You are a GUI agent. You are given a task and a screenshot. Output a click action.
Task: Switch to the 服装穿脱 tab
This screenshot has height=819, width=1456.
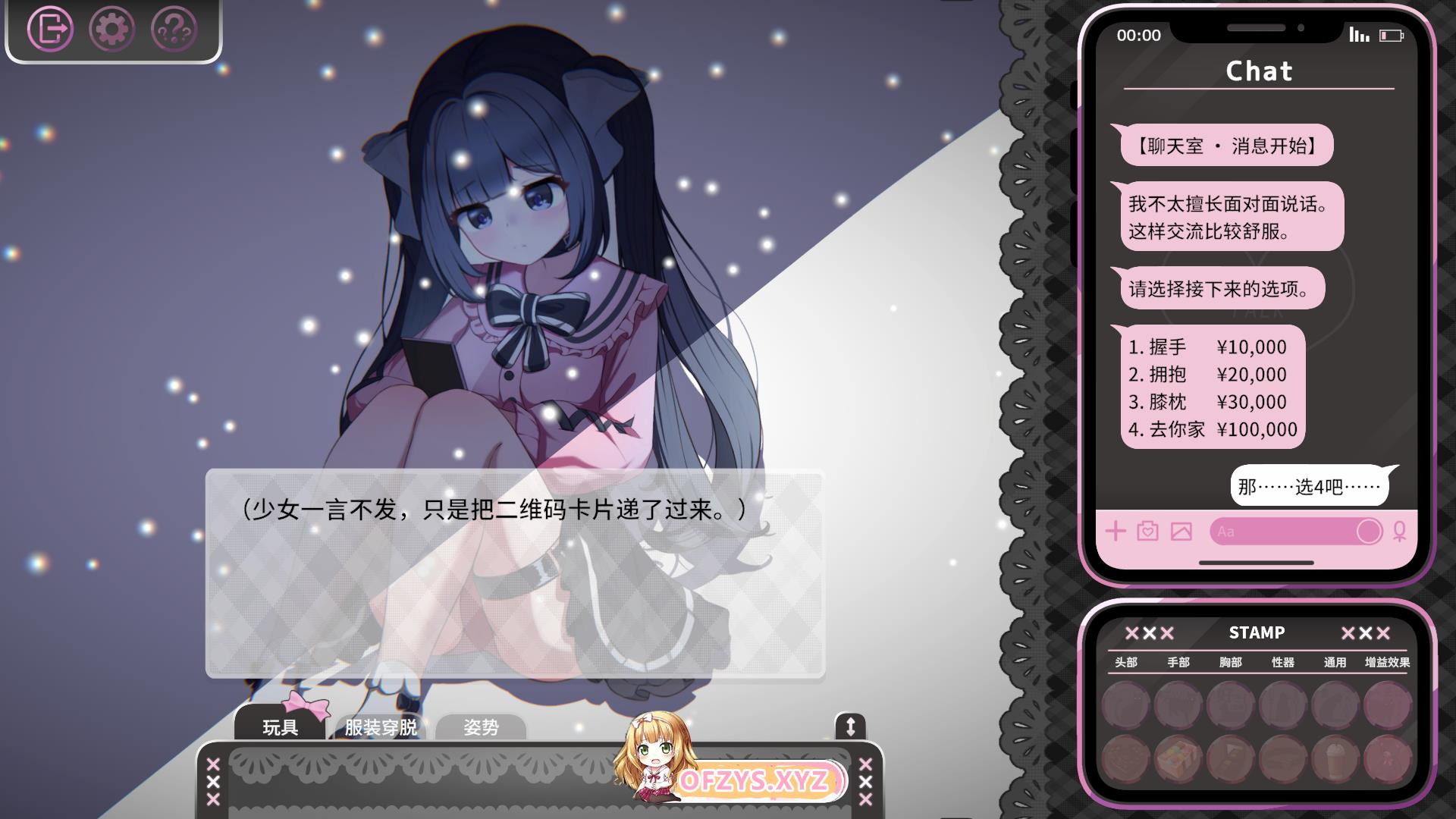point(380,726)
